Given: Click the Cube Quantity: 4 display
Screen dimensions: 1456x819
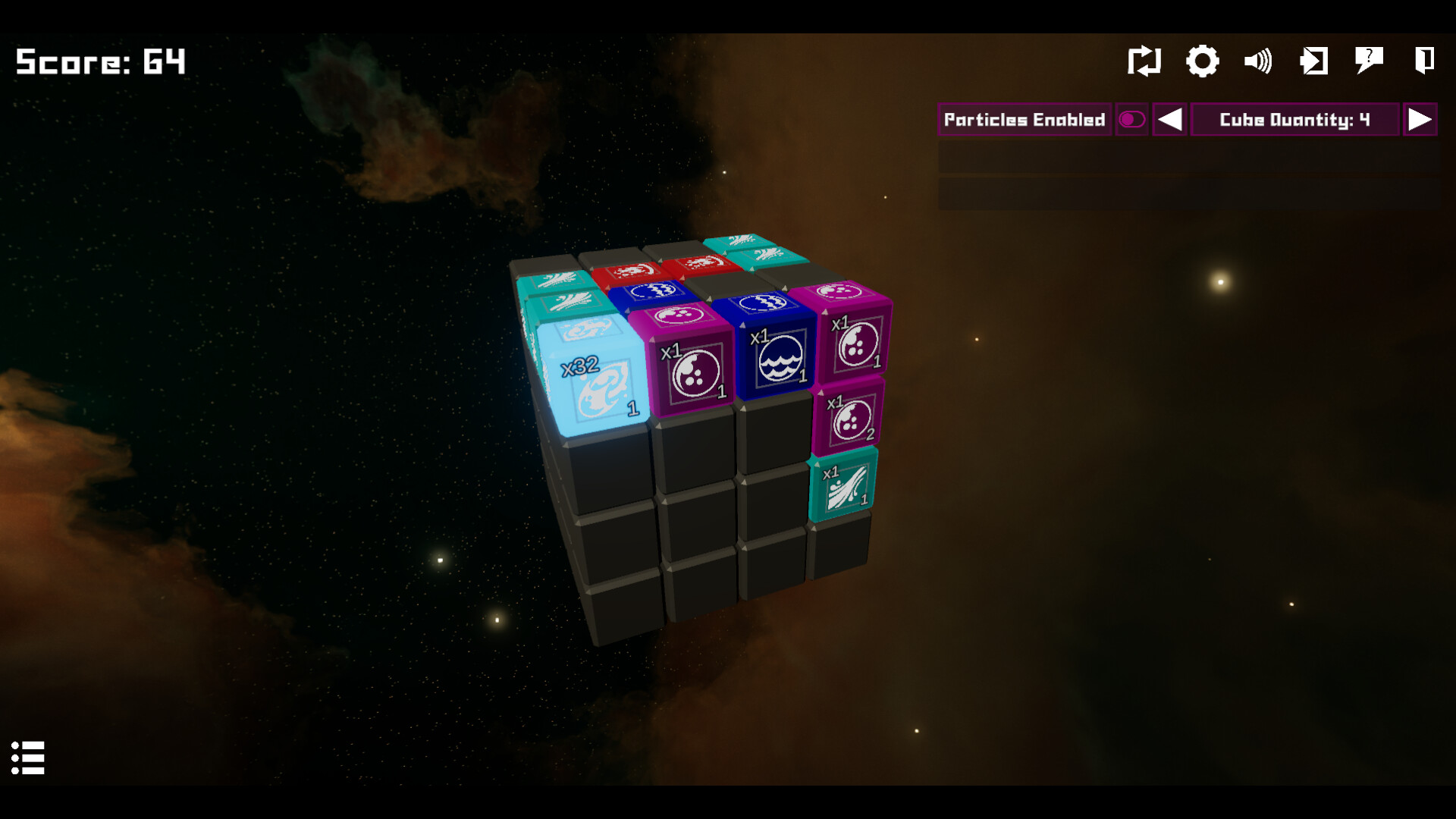Looking at the screenshot, I should 1294,119.
